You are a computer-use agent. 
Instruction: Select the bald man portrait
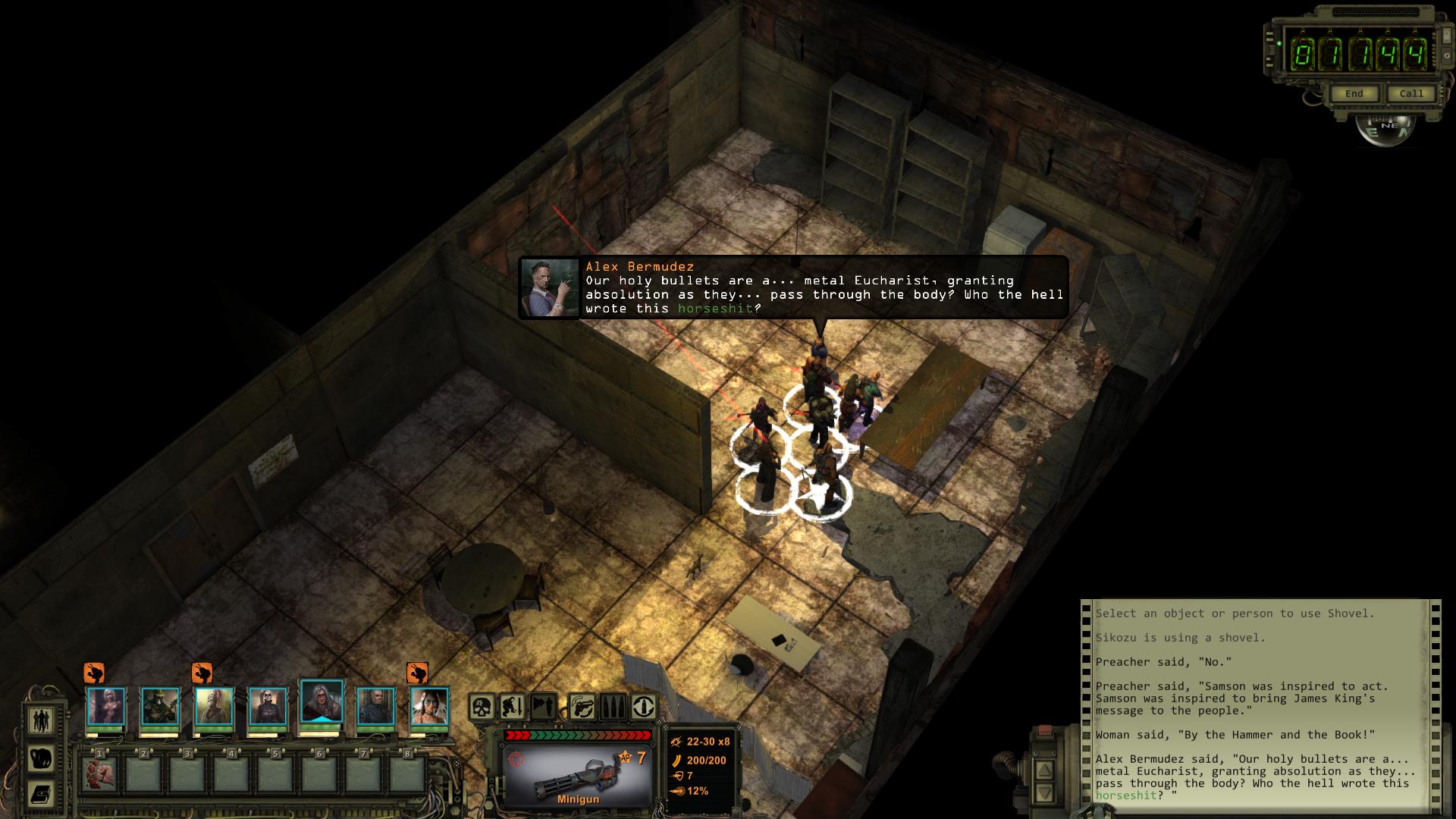point(375,706)
